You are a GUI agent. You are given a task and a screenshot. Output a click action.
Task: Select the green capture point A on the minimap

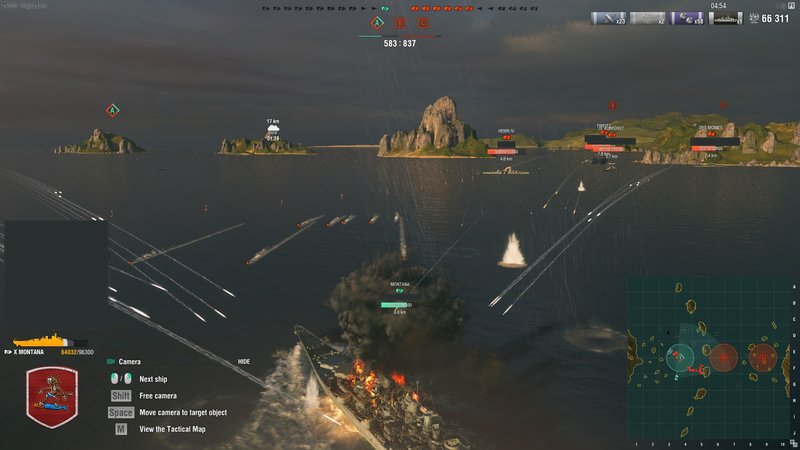point(681,355)
